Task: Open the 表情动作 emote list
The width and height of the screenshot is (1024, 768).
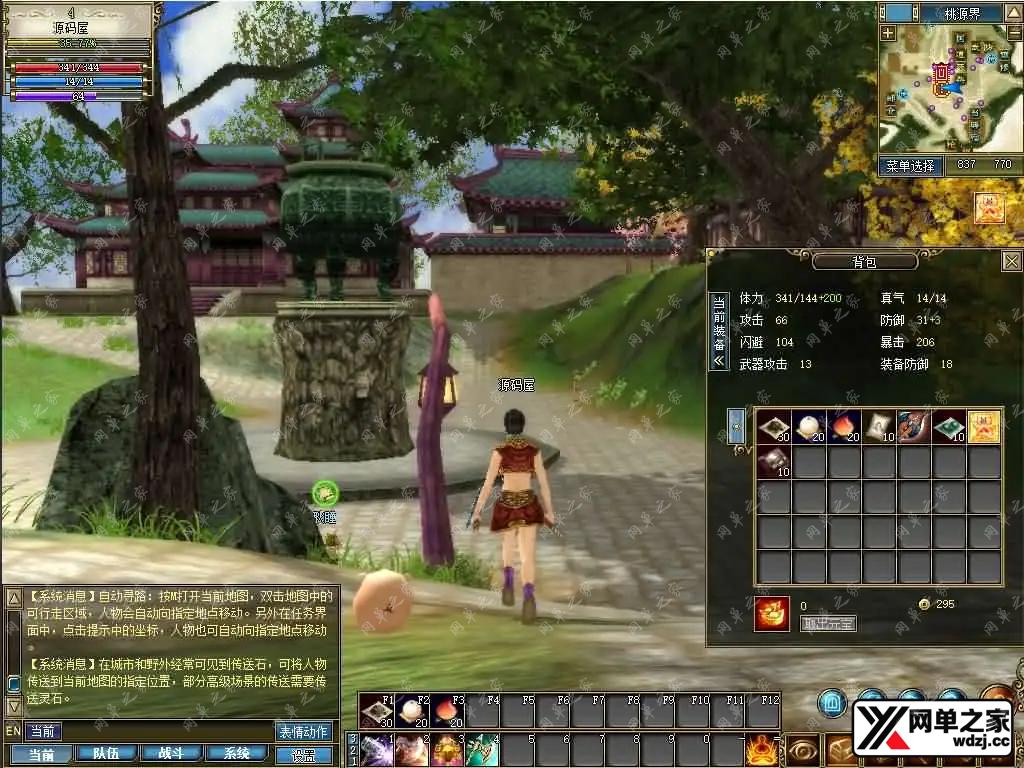Action: [x=303, y=731]
